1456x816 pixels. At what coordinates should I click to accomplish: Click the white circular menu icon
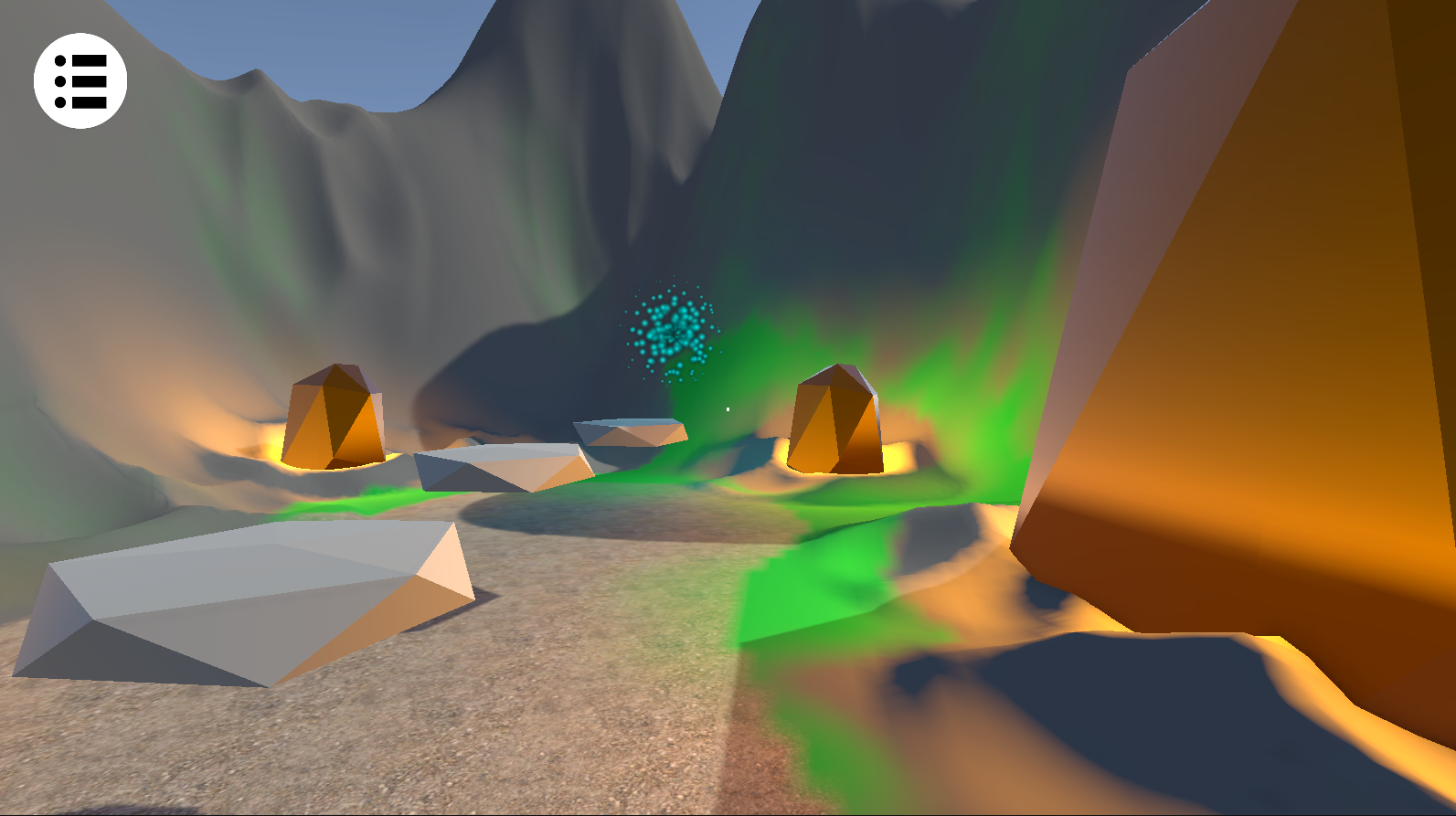(80, 80)
